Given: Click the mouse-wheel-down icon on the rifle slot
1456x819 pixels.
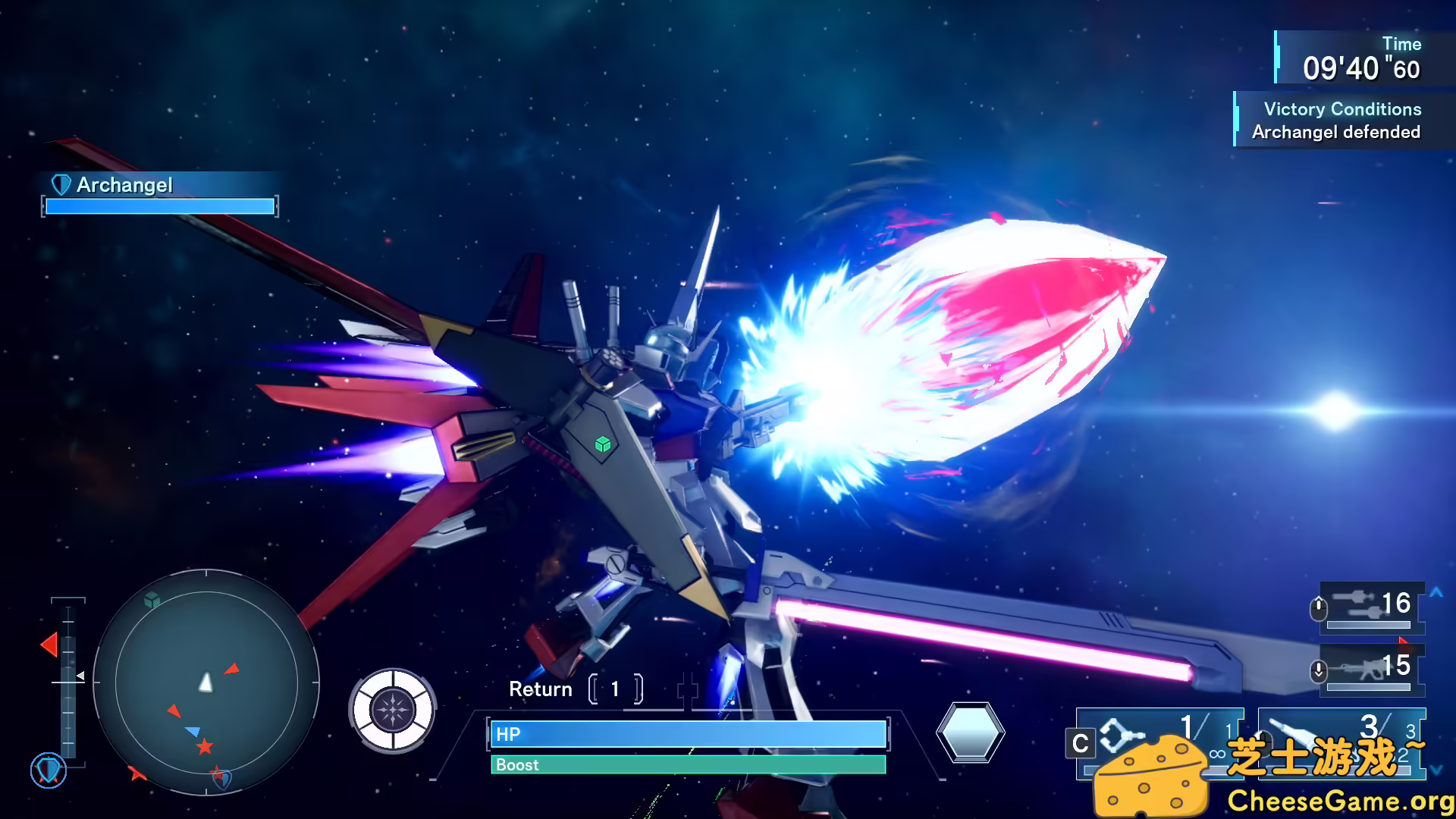Looking at the screenshot, I should [x=1318, y=670].
